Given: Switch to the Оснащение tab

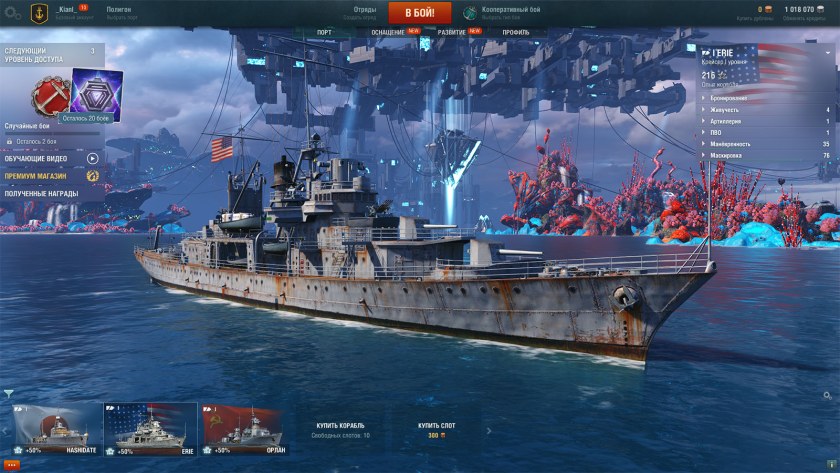Looking at the screenshot, I should 388,32.
